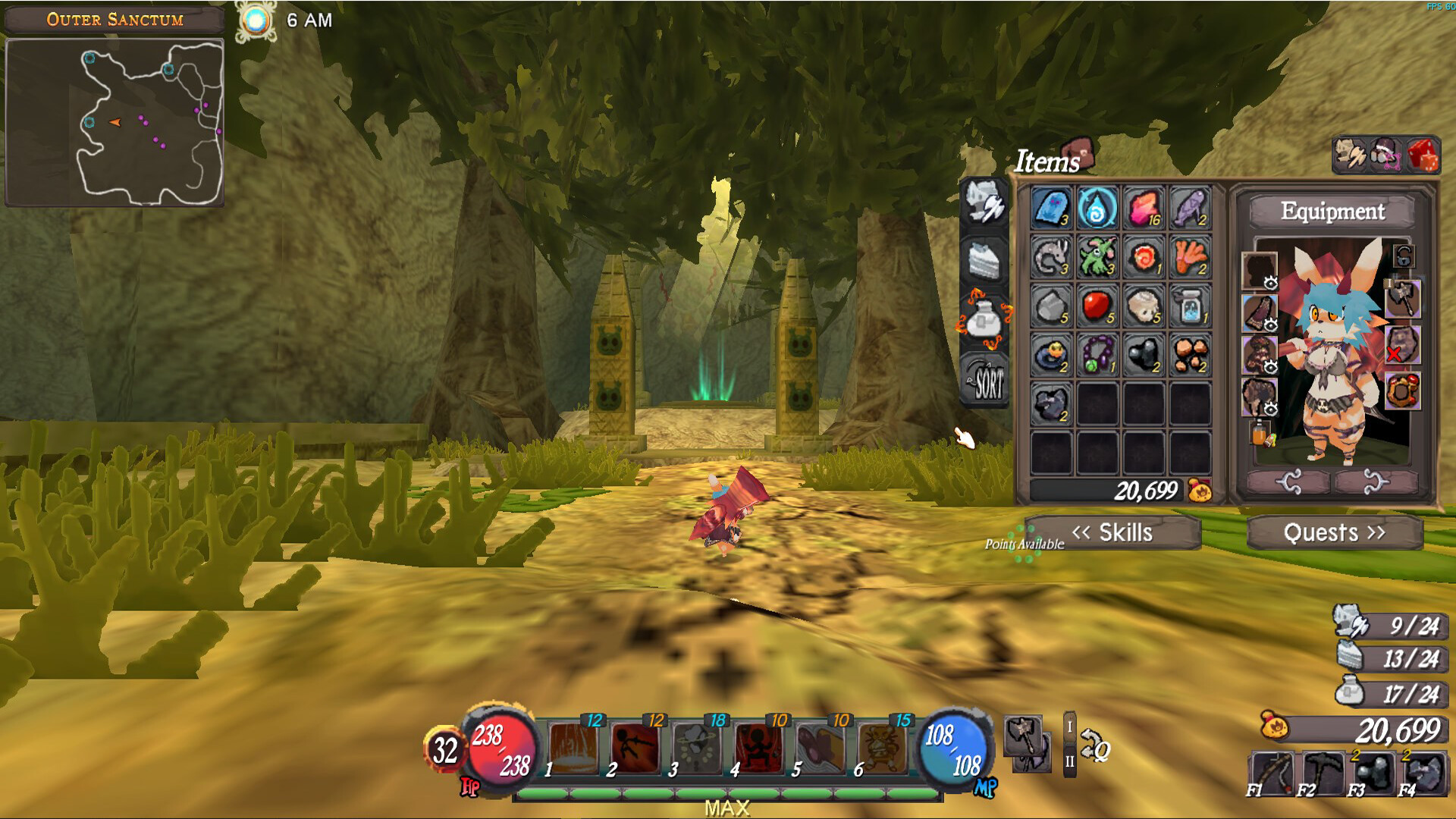Use the bear skill in slot 6
The image size is (1456, 819).
click(881, 747)
